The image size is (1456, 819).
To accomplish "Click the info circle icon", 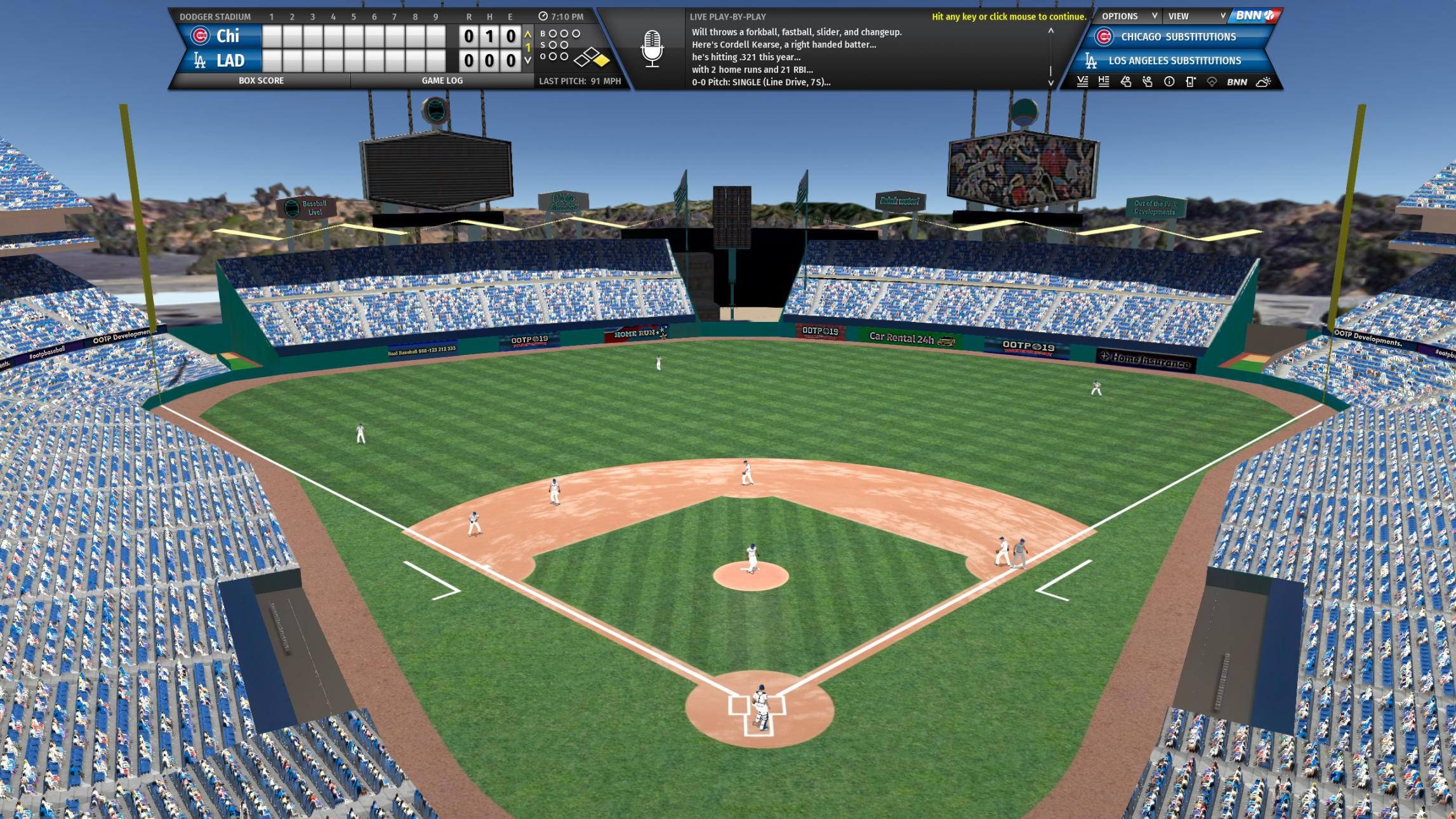I will pyautogui.click(x=1169, y=82).
